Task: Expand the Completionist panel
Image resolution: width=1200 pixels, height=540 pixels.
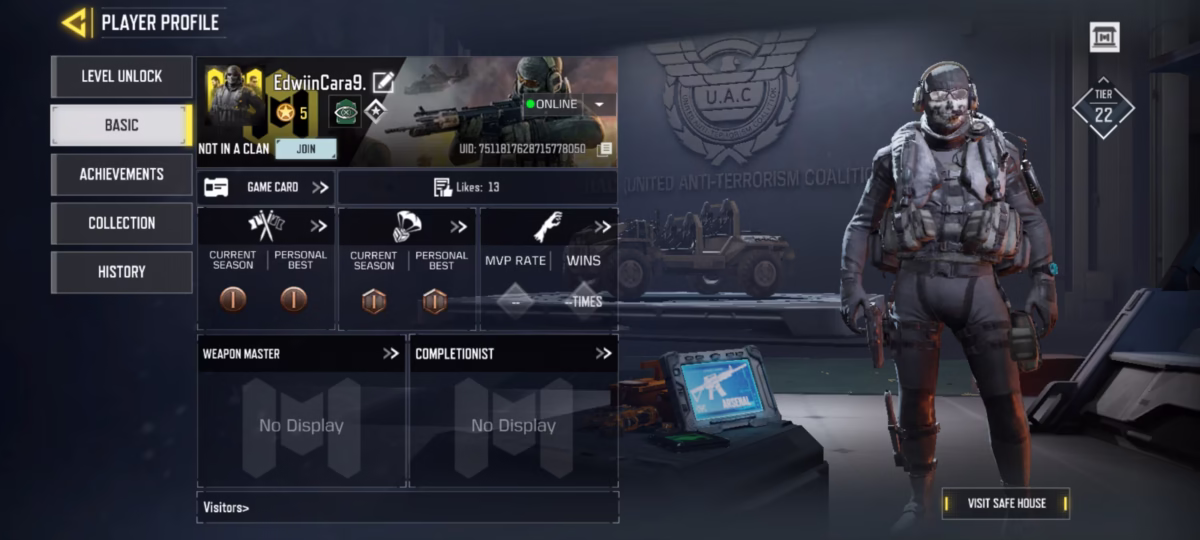Action: [603, 353]
